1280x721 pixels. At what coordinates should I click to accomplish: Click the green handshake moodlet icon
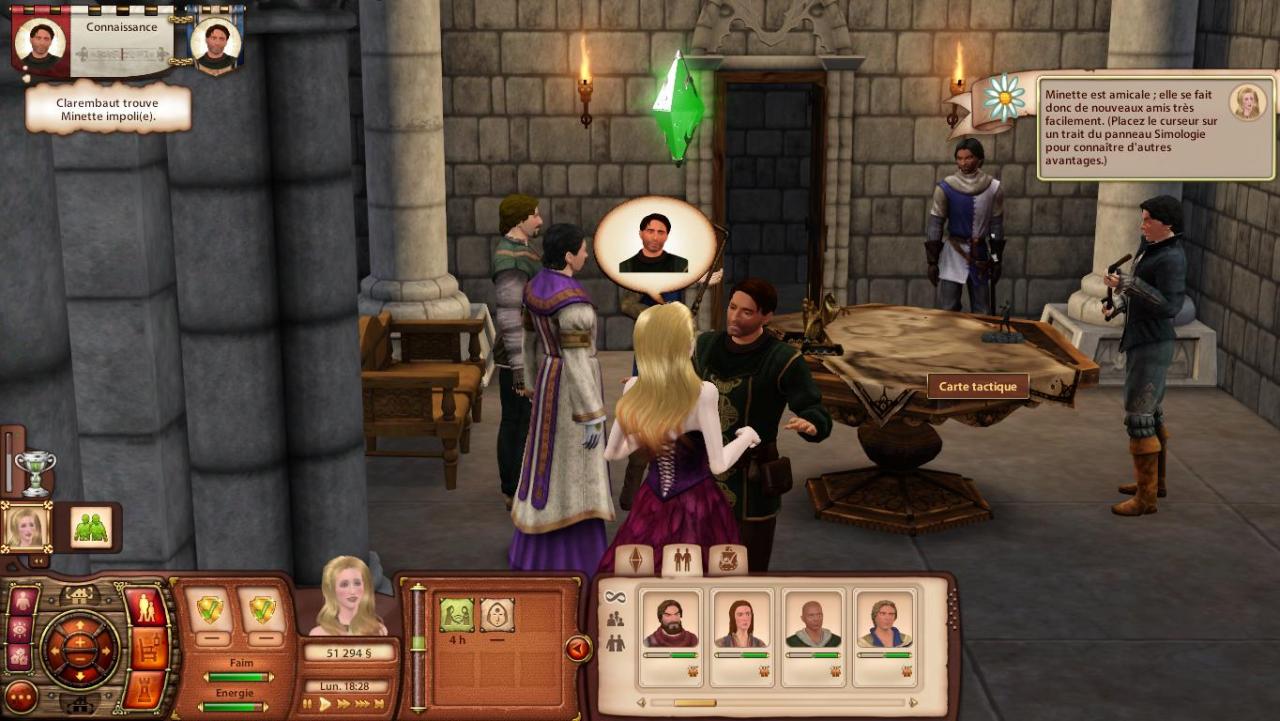coord(457,614)
